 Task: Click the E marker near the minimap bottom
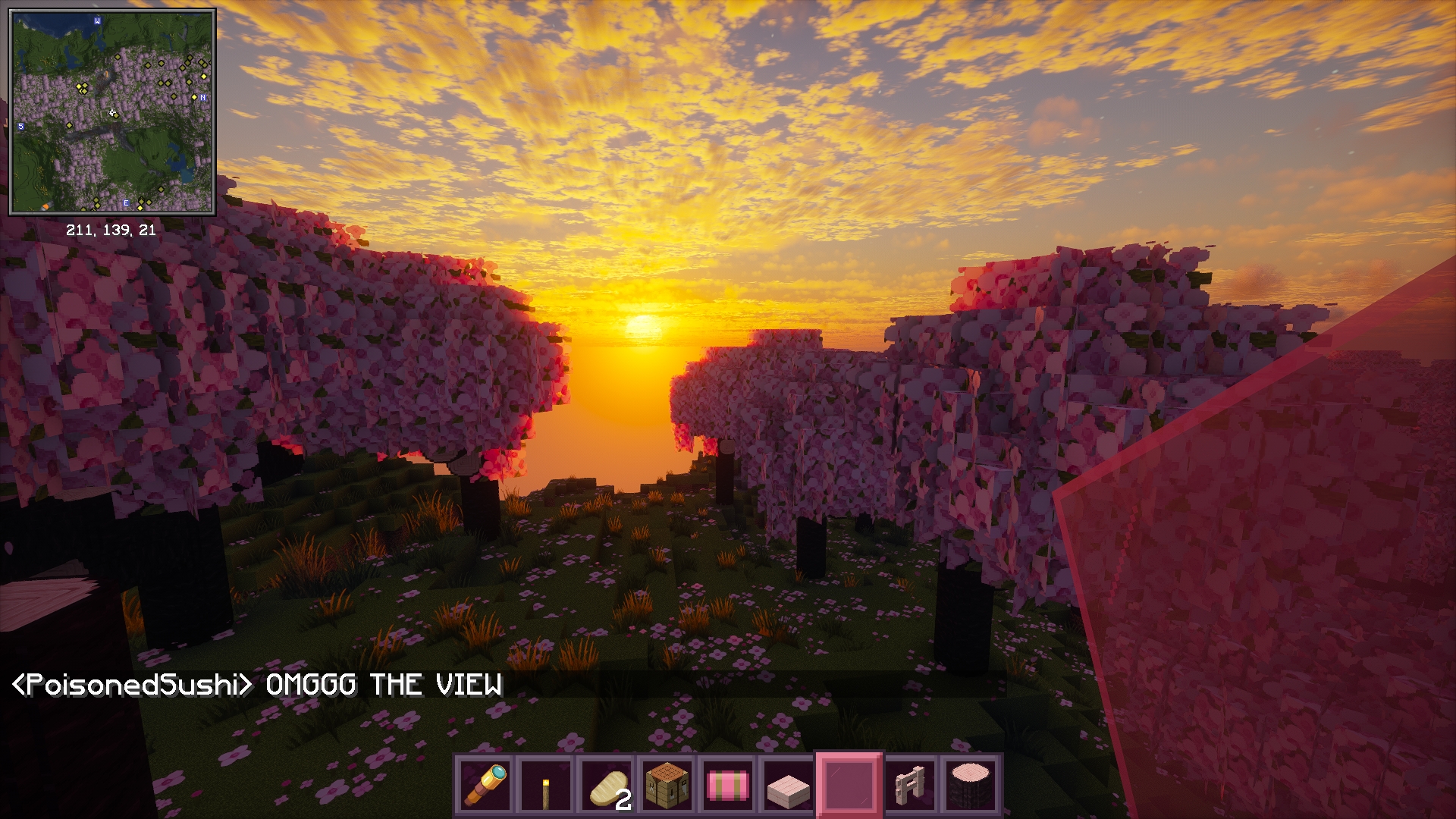coord(126,202)
